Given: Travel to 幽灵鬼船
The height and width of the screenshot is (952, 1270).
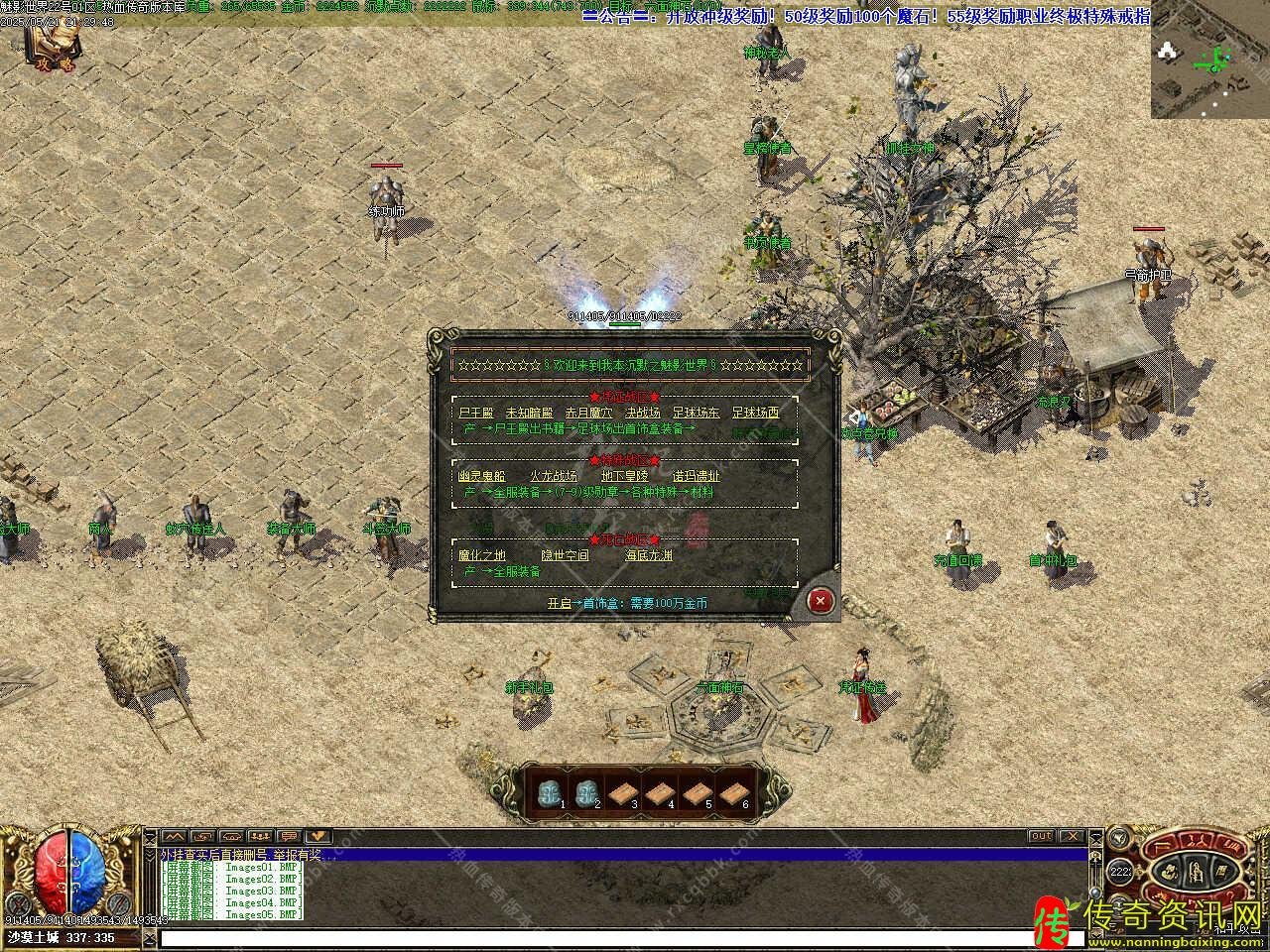Looking at the screenshot, I should coord(481,476).
